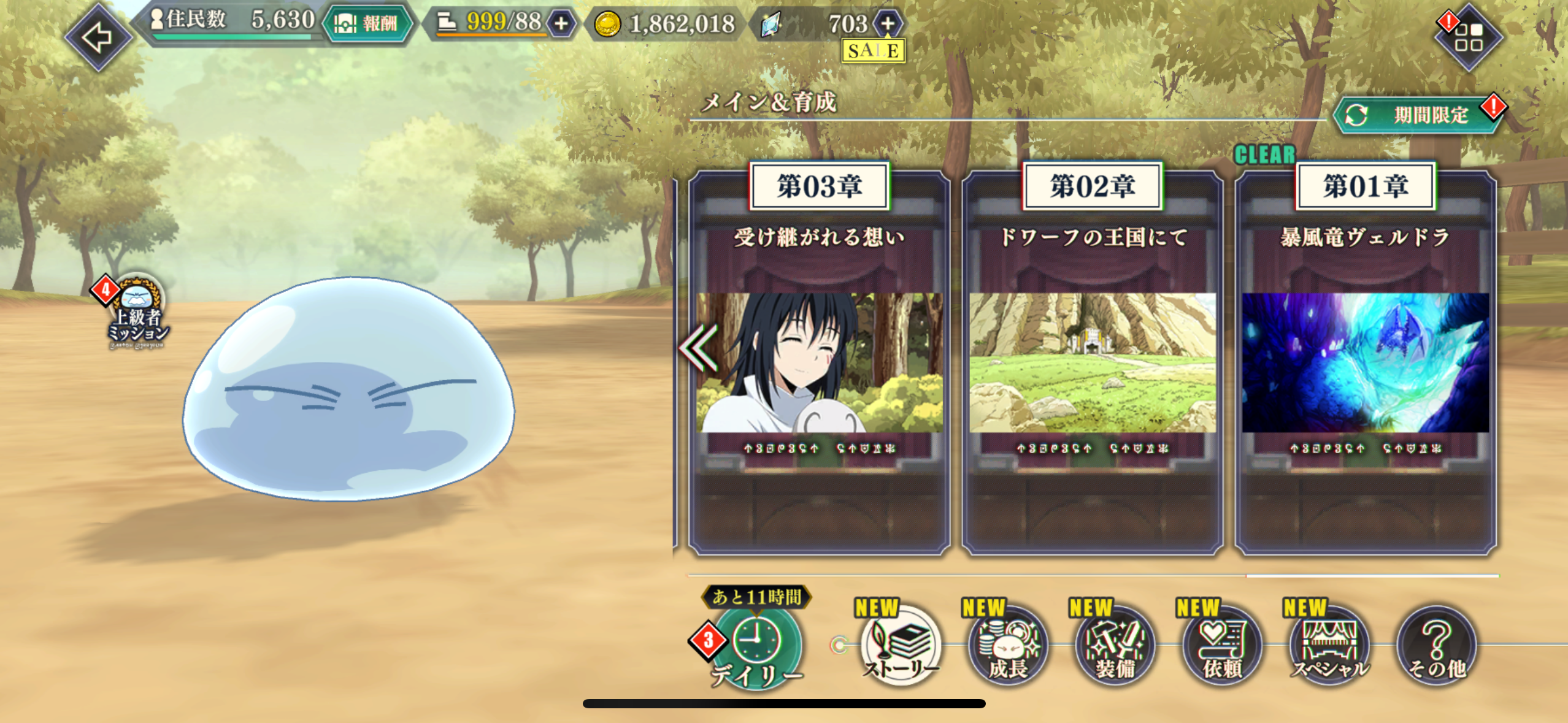This screenshot has height=723, width=1568.
Task: Open Chapter 01 暴風竜ヴェルドラ
Action: (x=1366, y=362)
